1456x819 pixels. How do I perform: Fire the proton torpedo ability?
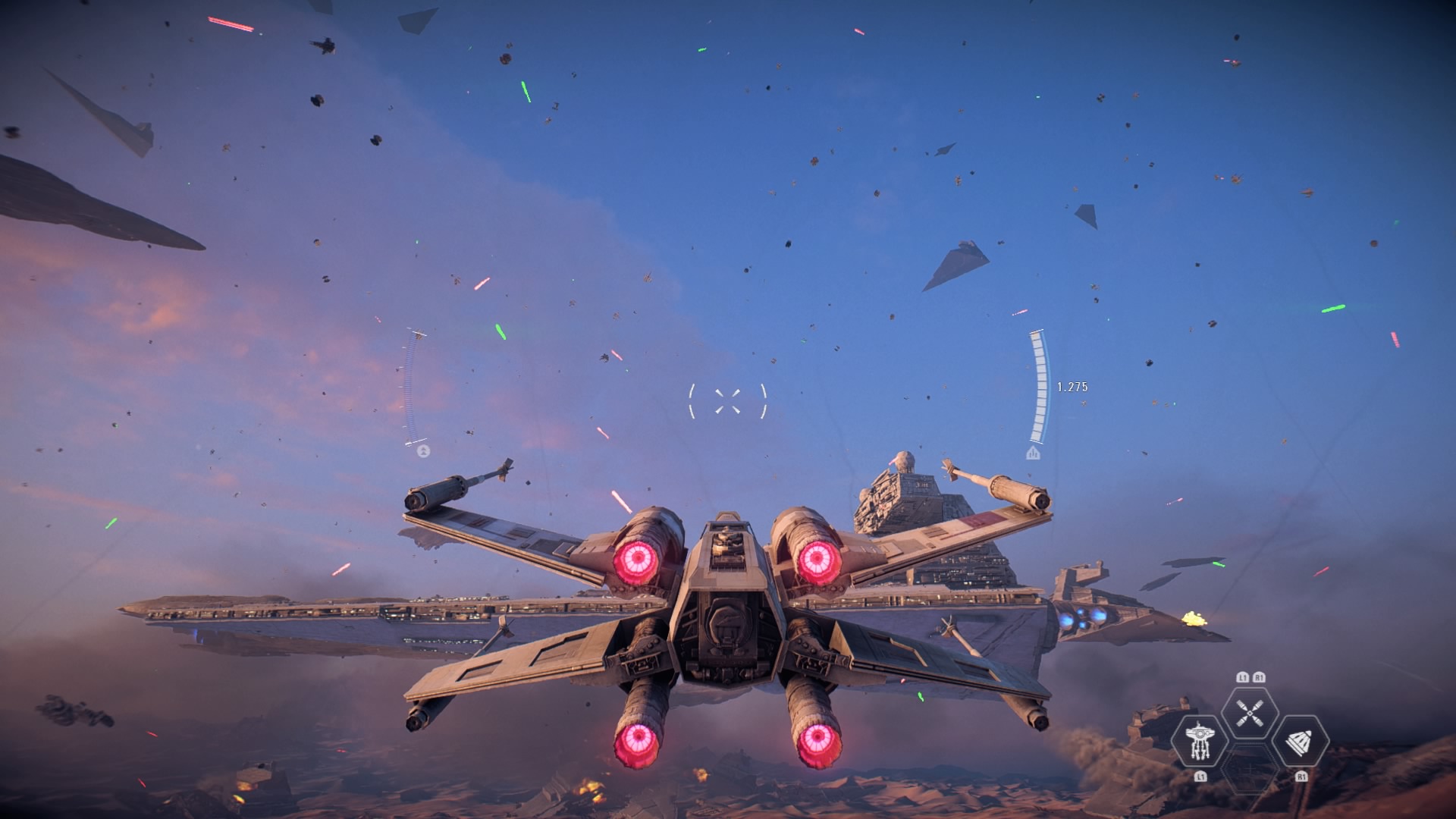(x=1300, y=742)
